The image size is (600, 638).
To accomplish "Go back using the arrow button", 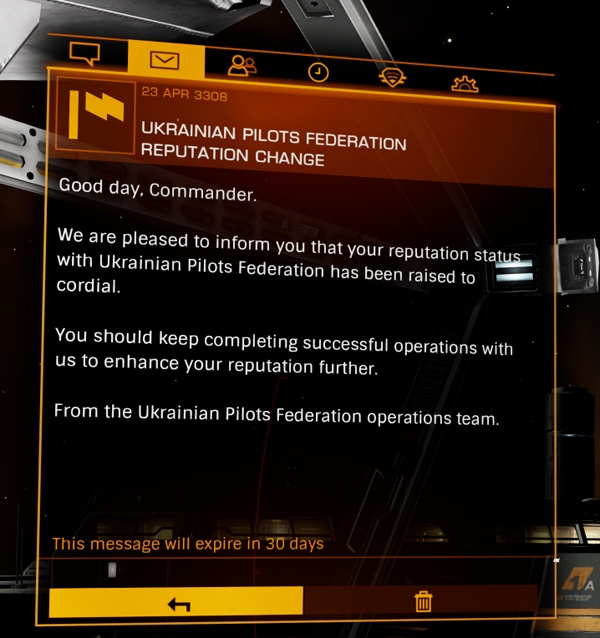I will coord(176,602).
